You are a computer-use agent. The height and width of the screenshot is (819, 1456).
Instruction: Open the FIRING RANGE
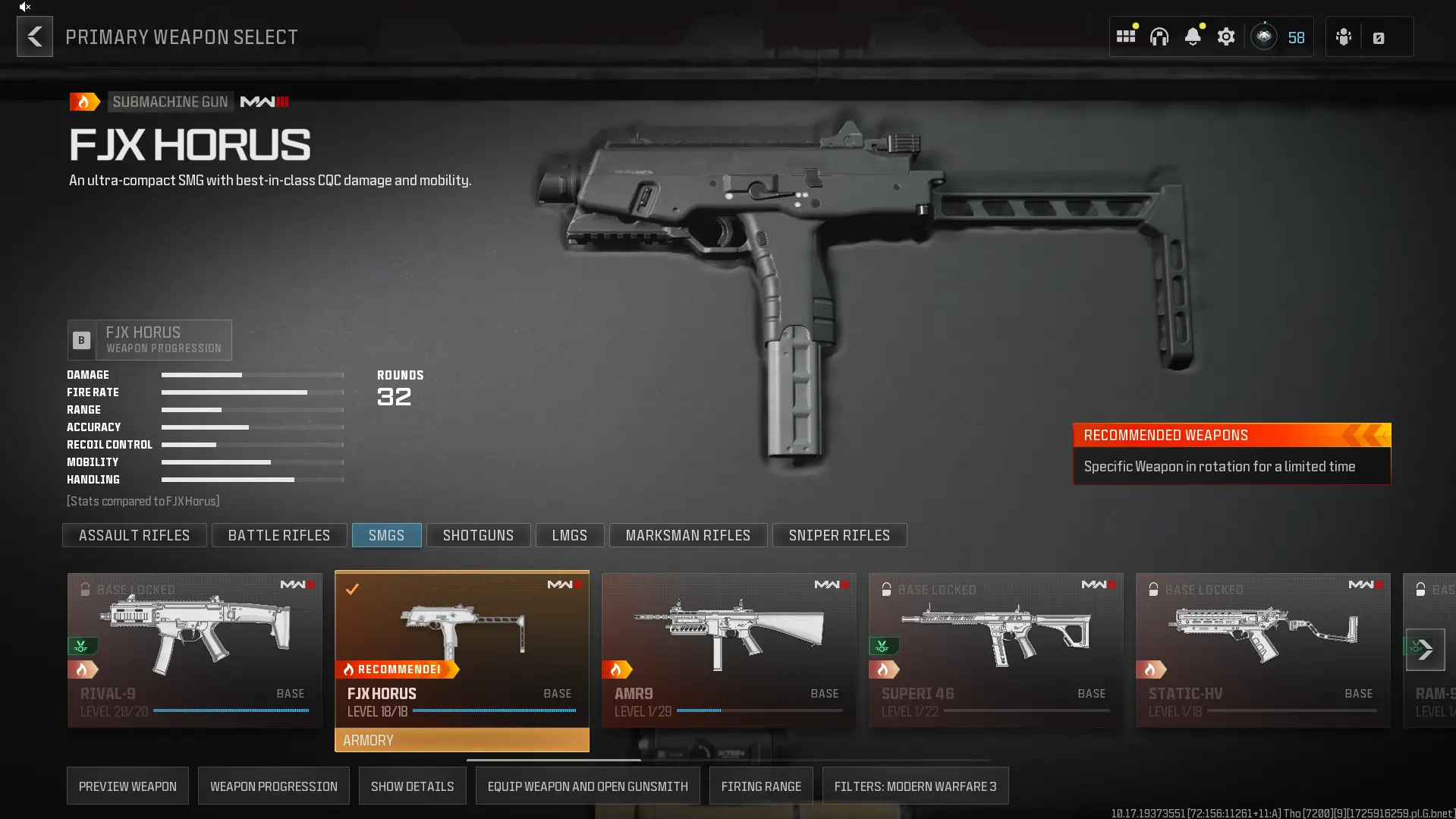pos(760,786)
